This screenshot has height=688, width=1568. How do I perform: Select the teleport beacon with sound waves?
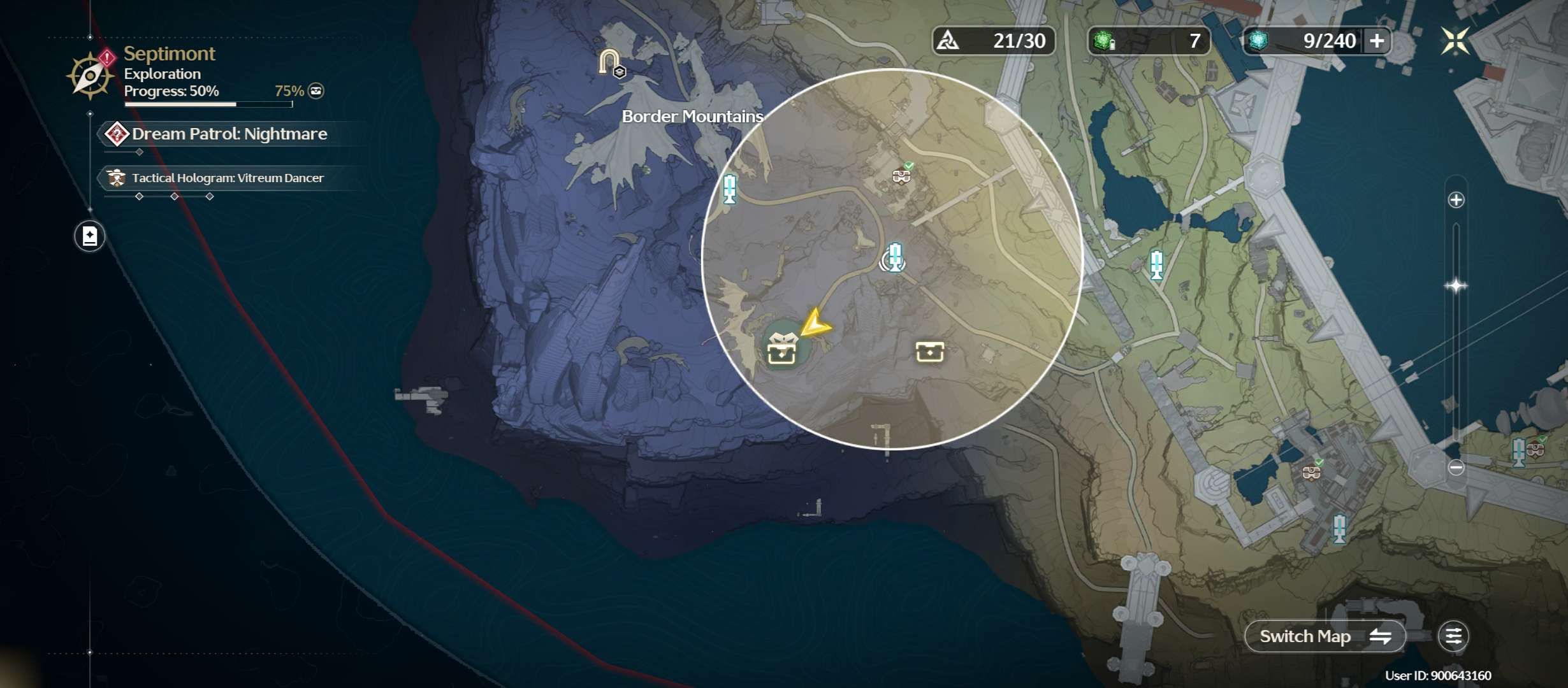pyautogui.click(x=894, y=257)
